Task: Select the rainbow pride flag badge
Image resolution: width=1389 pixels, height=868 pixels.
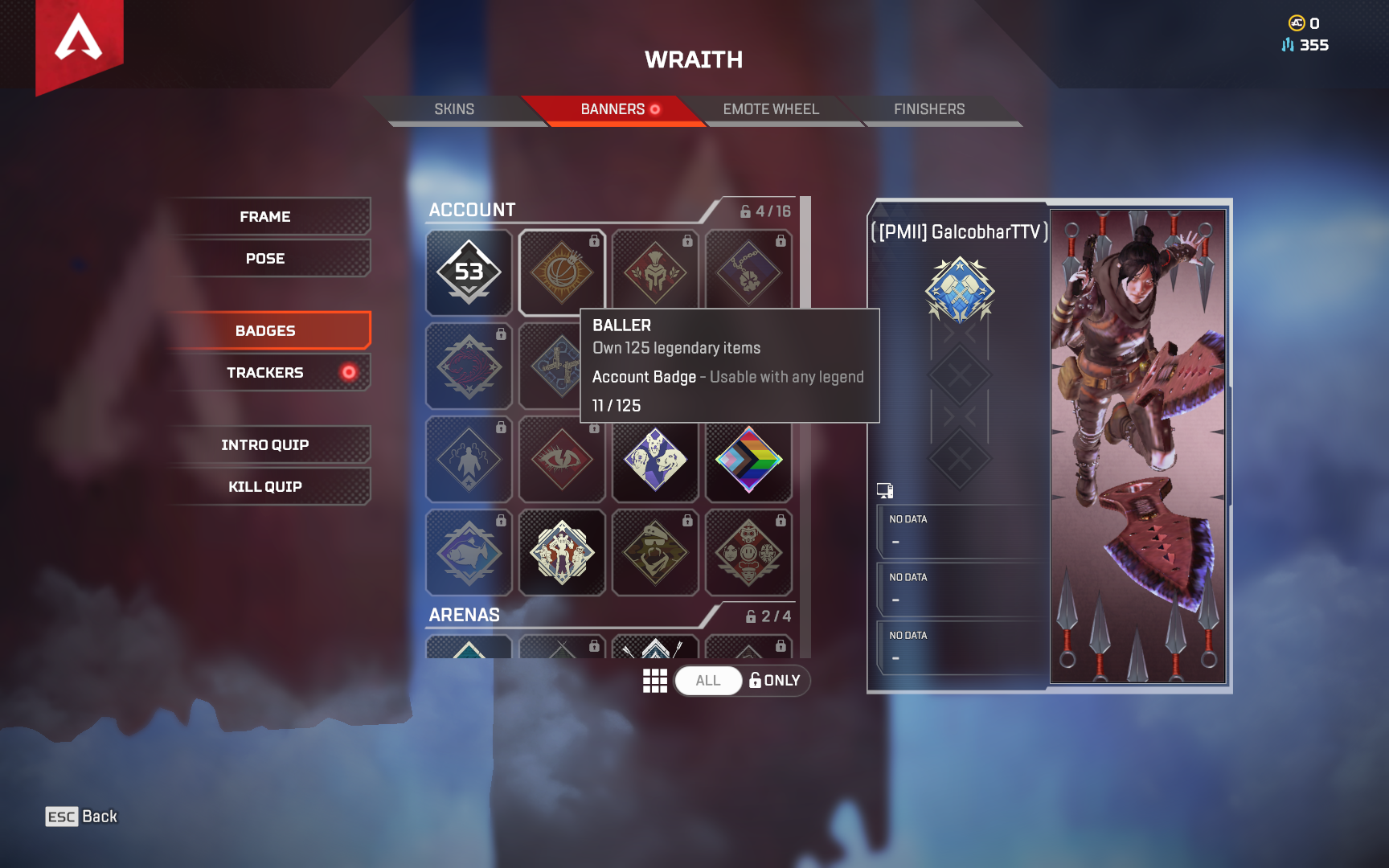Action: click(x=748, y=459)
